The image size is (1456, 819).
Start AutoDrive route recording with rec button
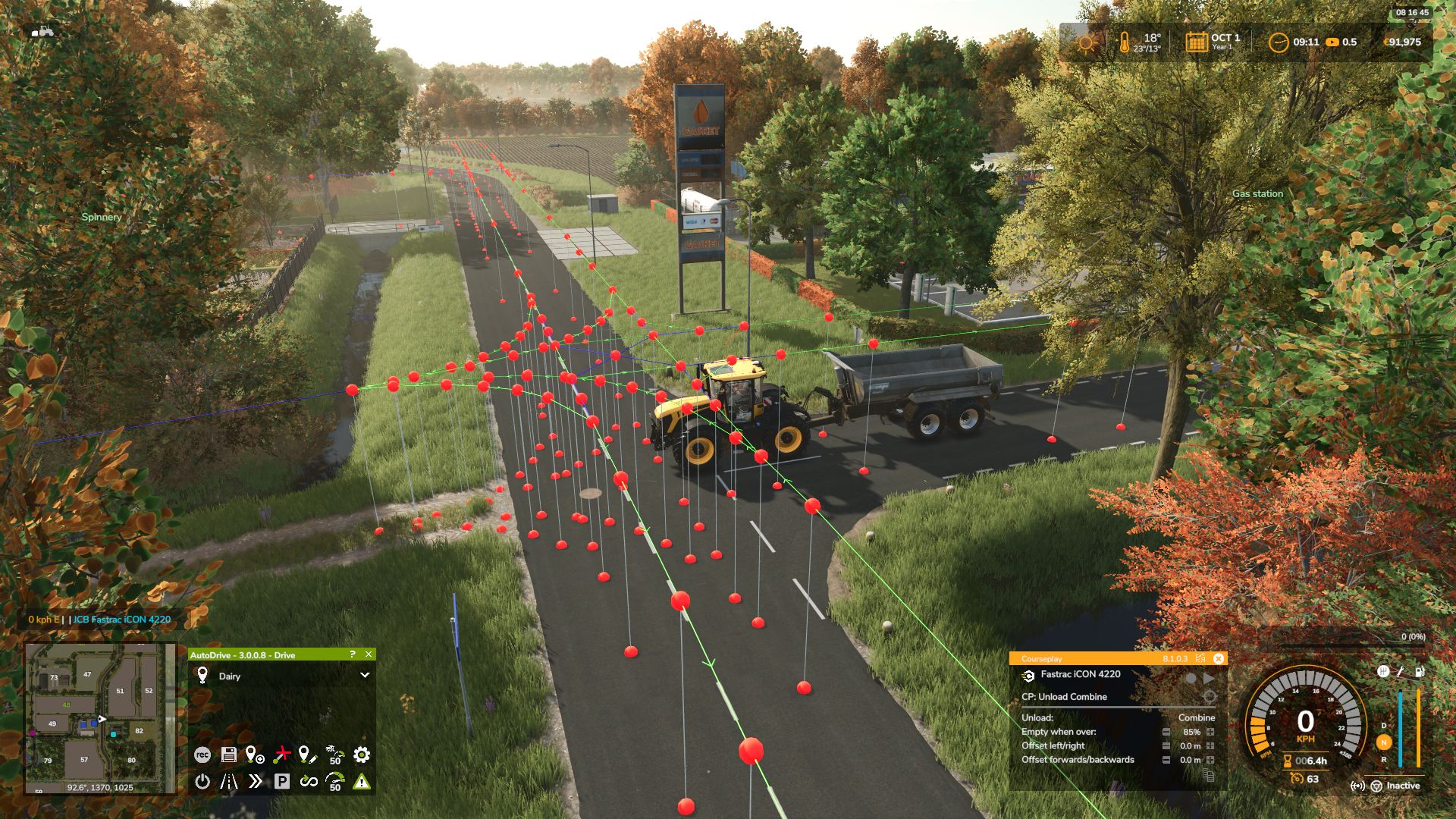tap(202, 755)
